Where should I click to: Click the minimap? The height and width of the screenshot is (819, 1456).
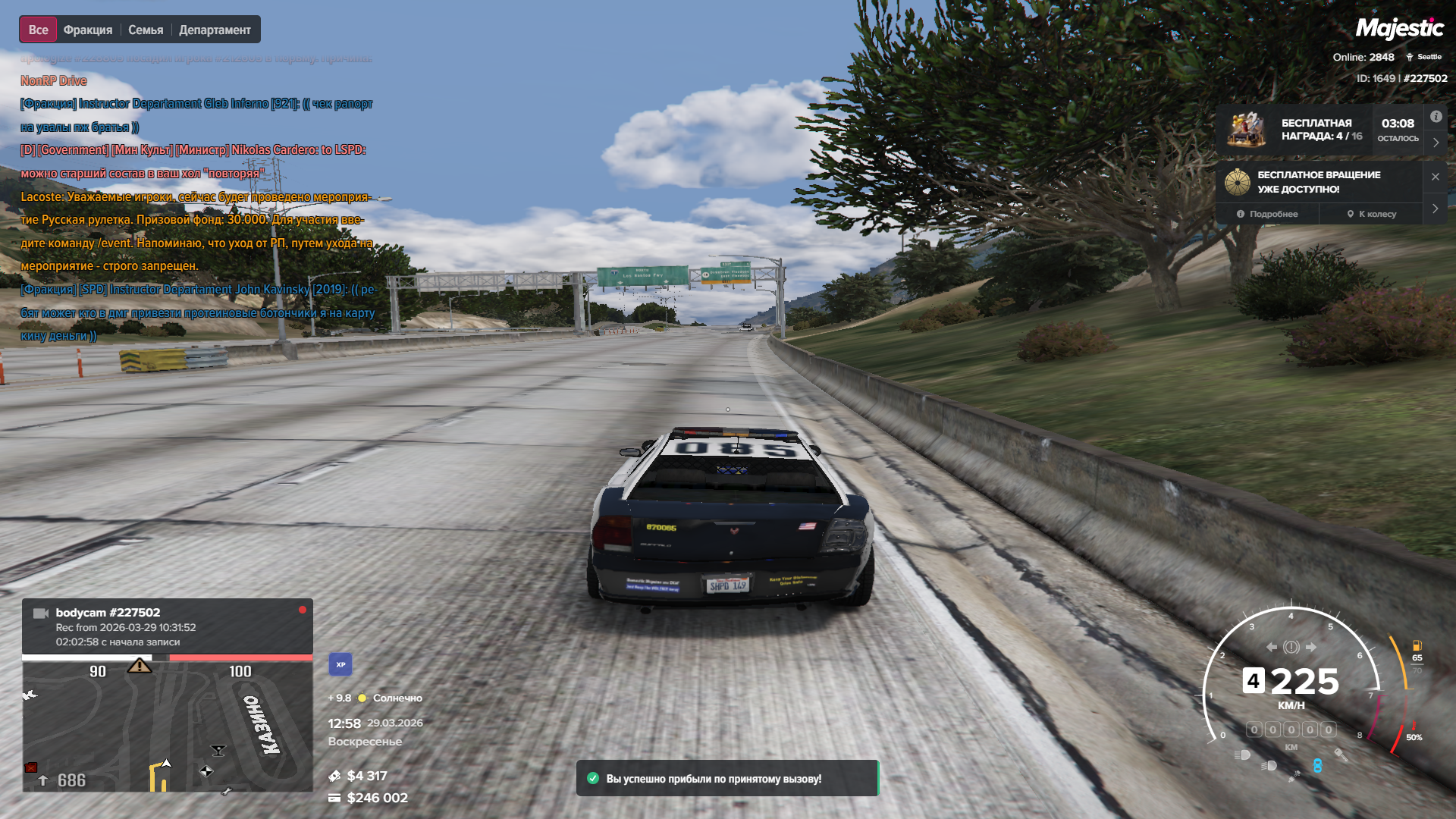tap(167, 726)
